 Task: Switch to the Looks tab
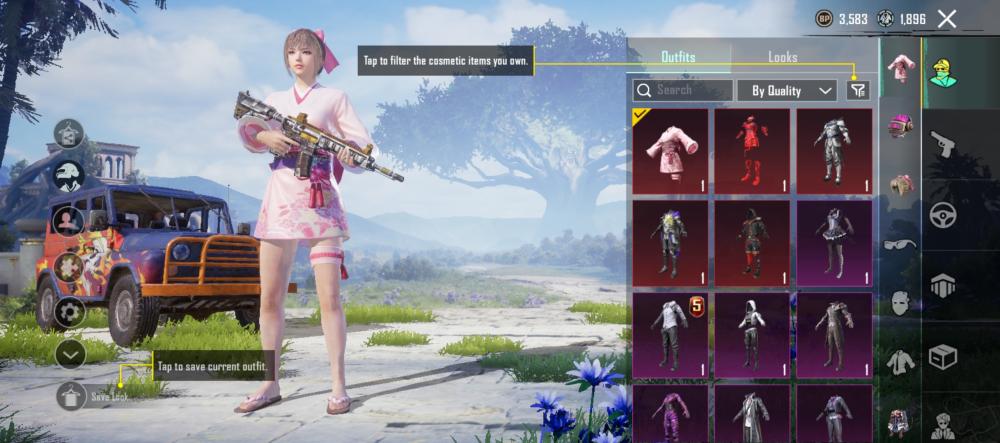782,58
